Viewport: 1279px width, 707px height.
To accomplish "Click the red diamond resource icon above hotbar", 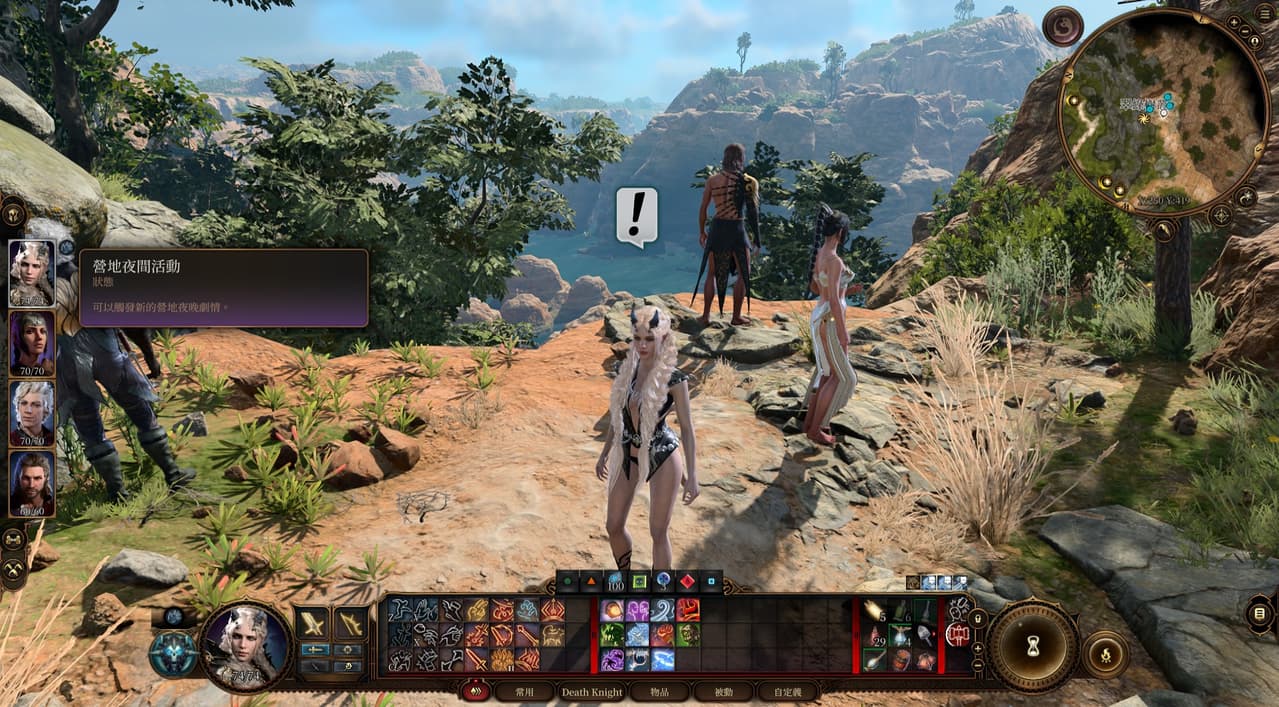I will pyautogui.click(x=686, y=580).
